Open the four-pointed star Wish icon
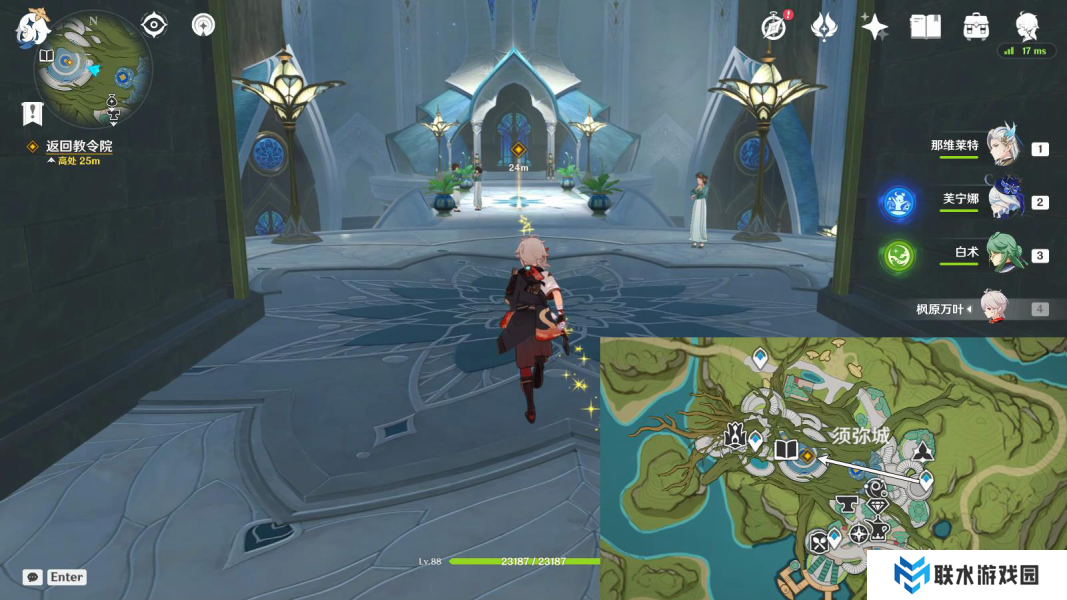 tap(875, 27)
